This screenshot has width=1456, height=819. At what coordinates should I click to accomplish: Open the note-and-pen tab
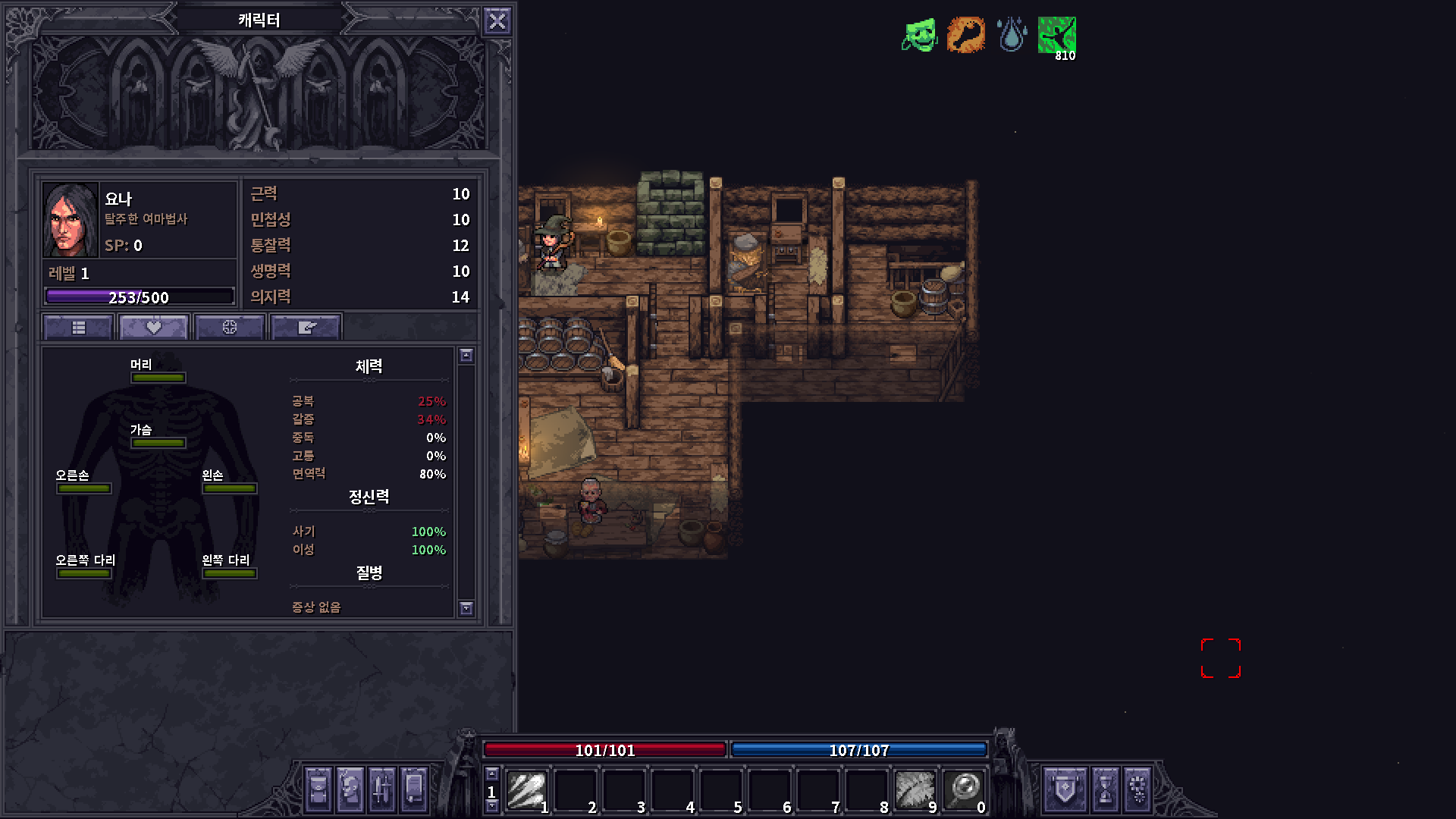pyautogui.click(x=306, y=326)
